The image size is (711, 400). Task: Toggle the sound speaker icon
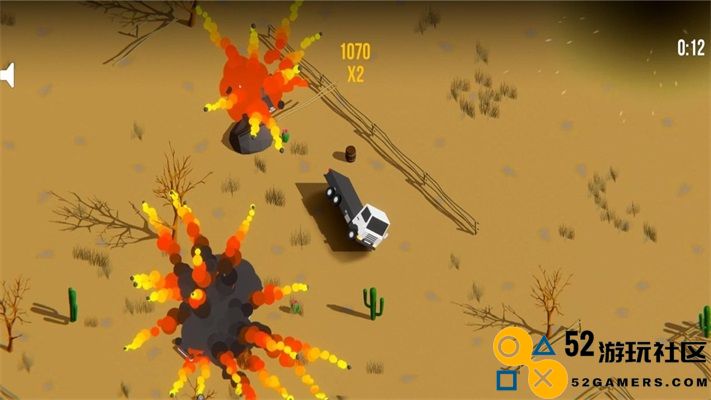point(7,75)
